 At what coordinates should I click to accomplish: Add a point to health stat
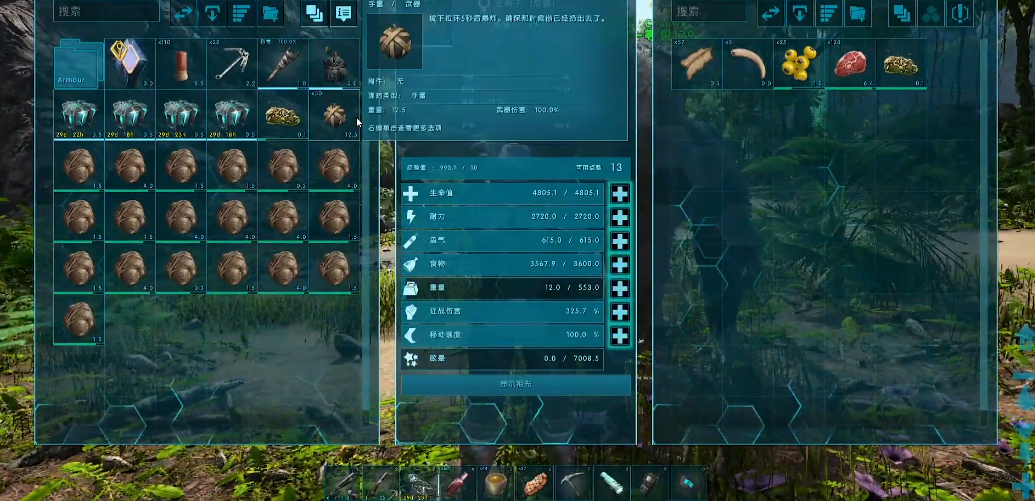click(x=620, y=194)
